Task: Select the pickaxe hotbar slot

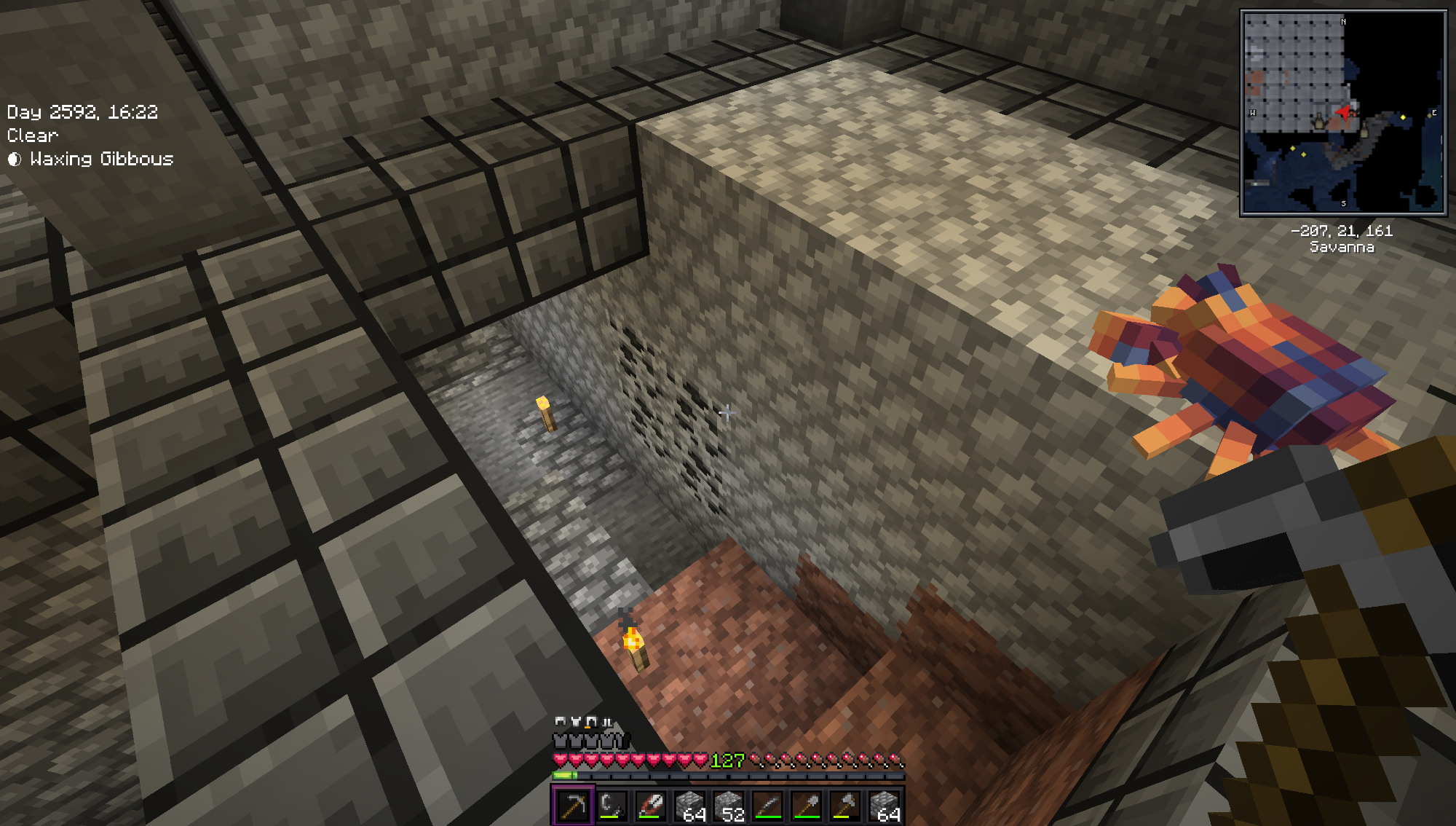Action: point(573,806)
